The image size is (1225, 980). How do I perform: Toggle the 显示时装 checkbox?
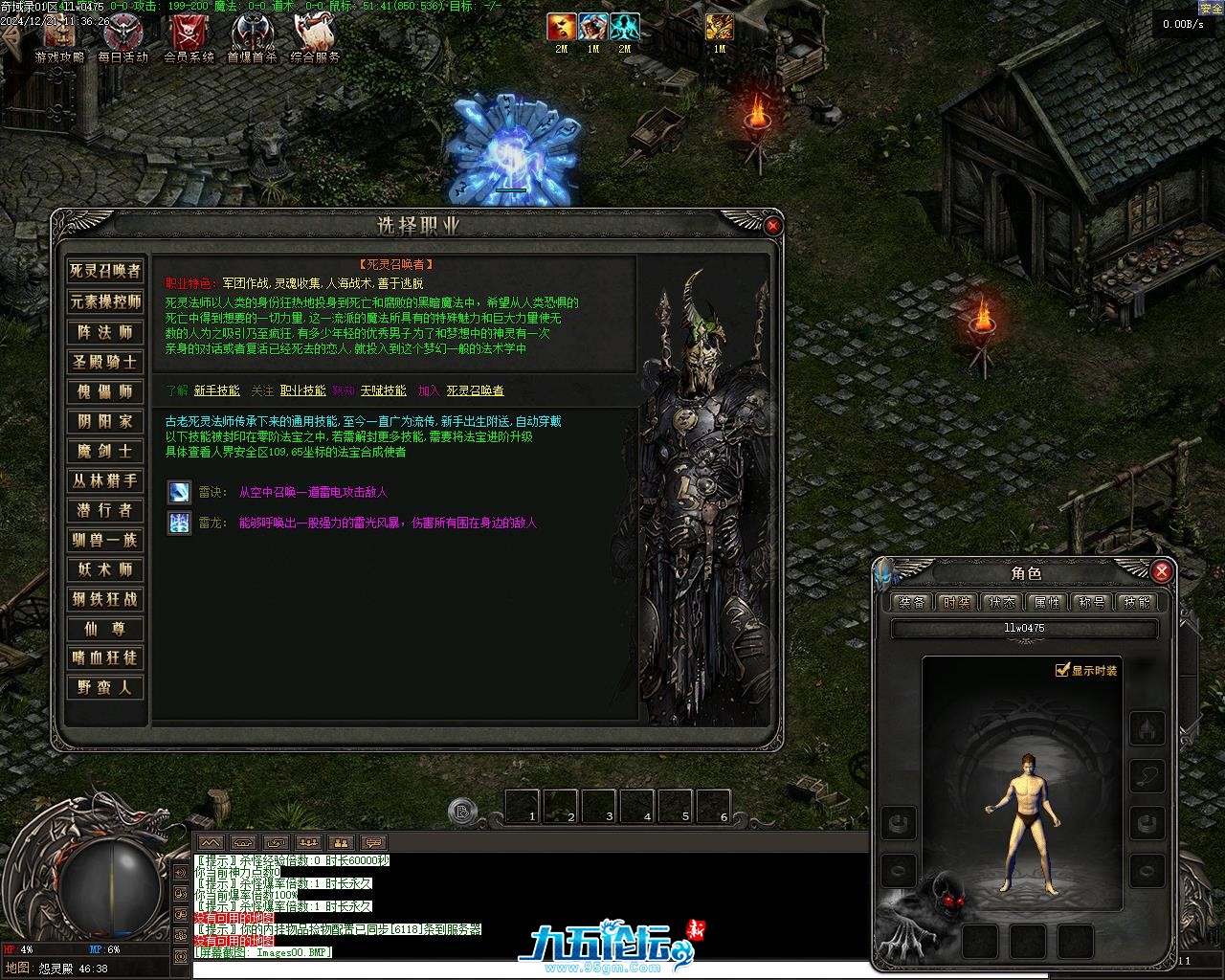click(1061, 670)
